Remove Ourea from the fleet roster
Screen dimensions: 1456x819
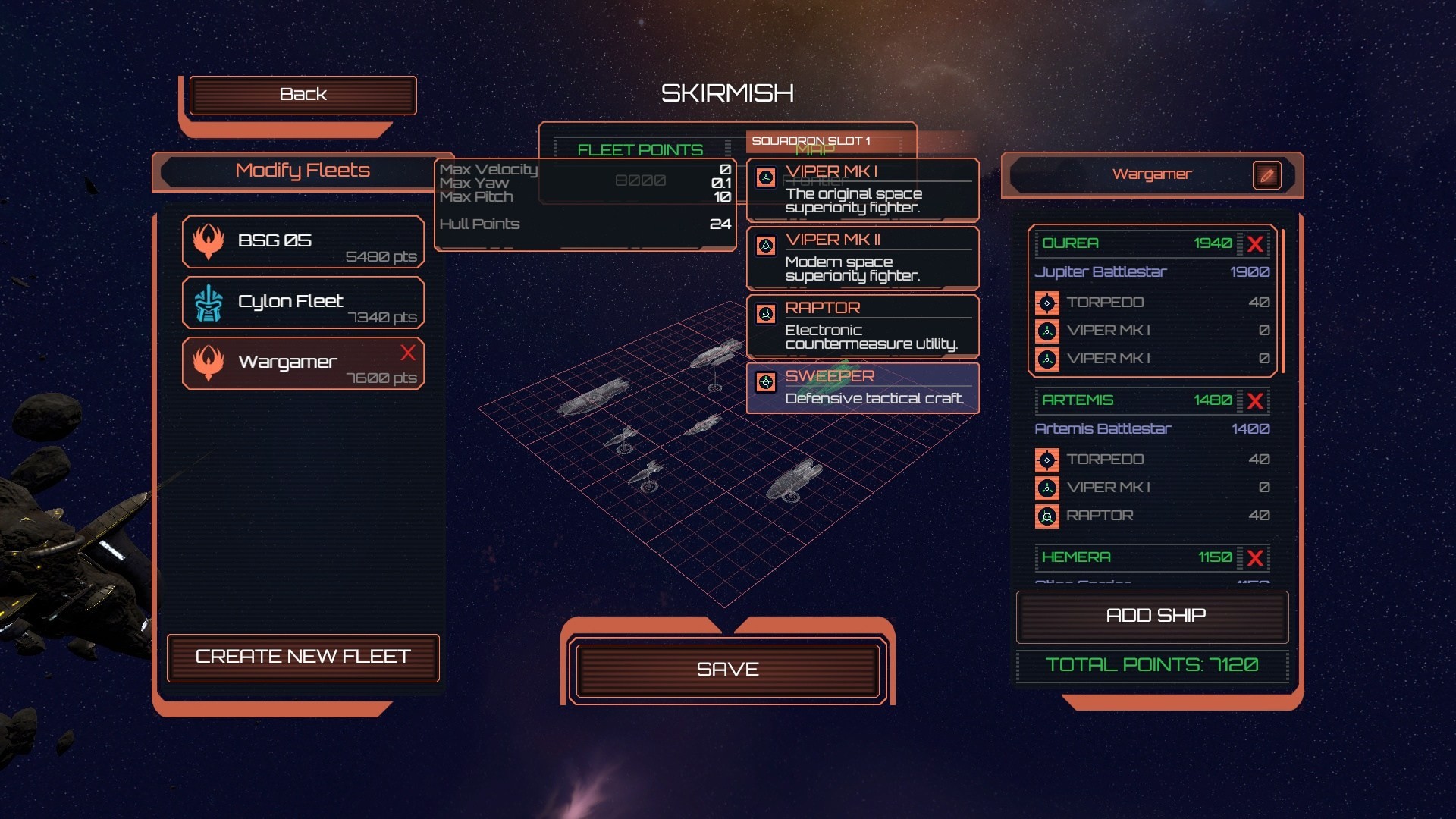click(1257, 244)
